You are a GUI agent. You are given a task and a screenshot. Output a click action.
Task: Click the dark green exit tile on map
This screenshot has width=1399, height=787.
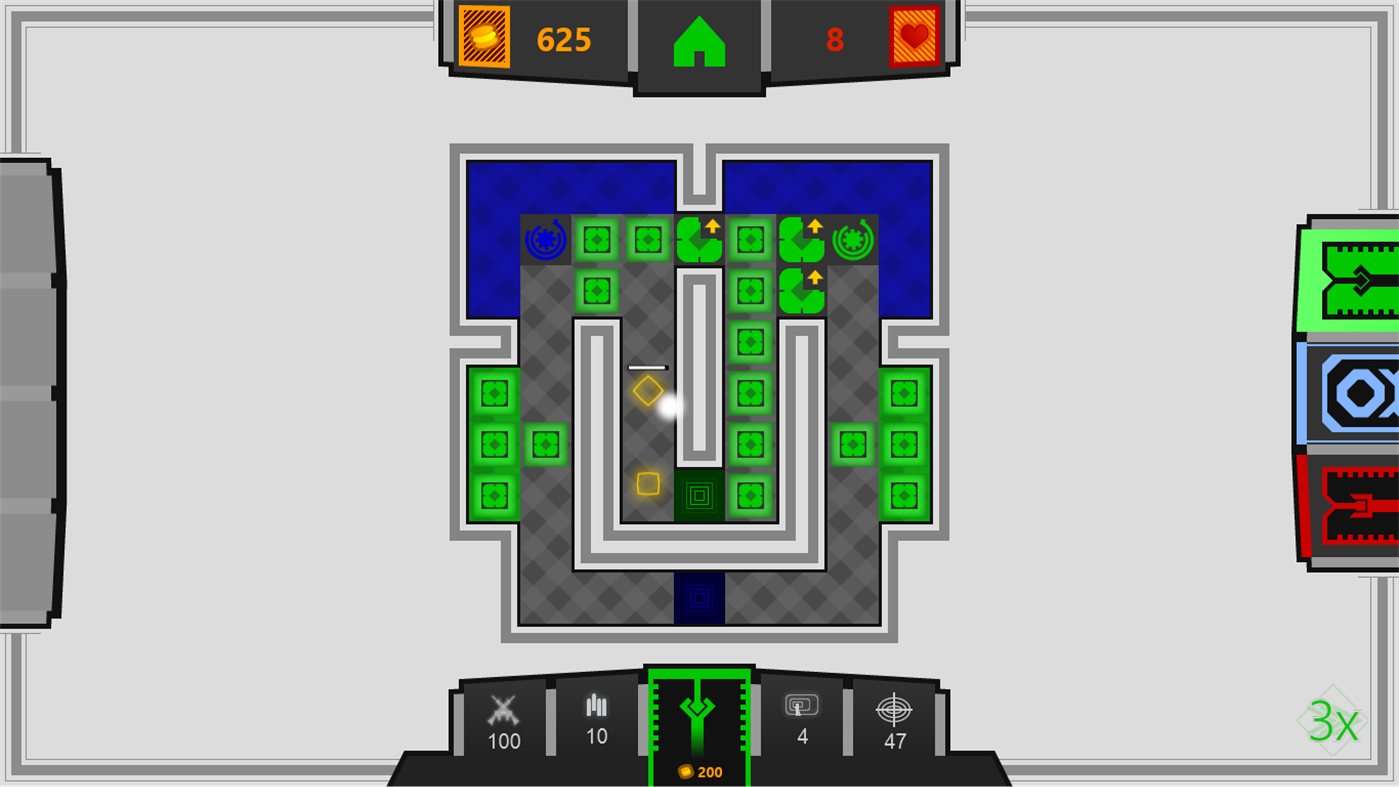[699, 496]
